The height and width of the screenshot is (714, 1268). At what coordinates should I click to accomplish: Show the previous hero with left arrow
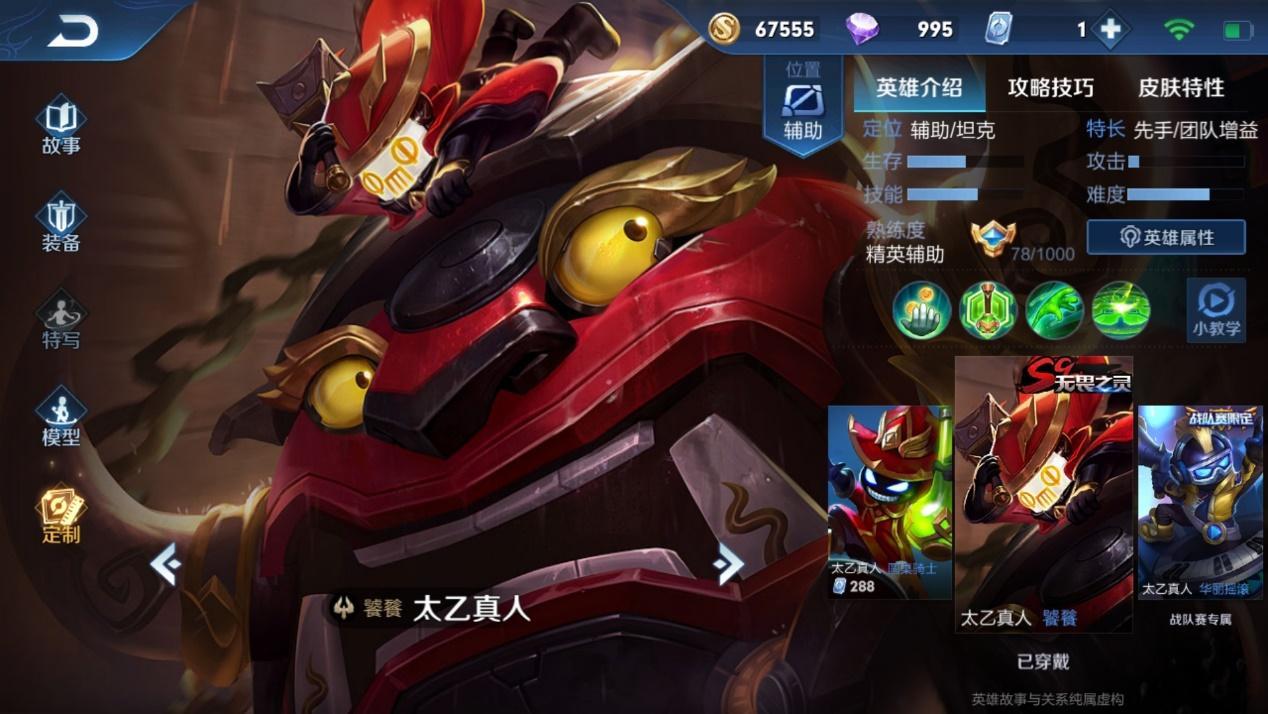click(x=165, y=565)
